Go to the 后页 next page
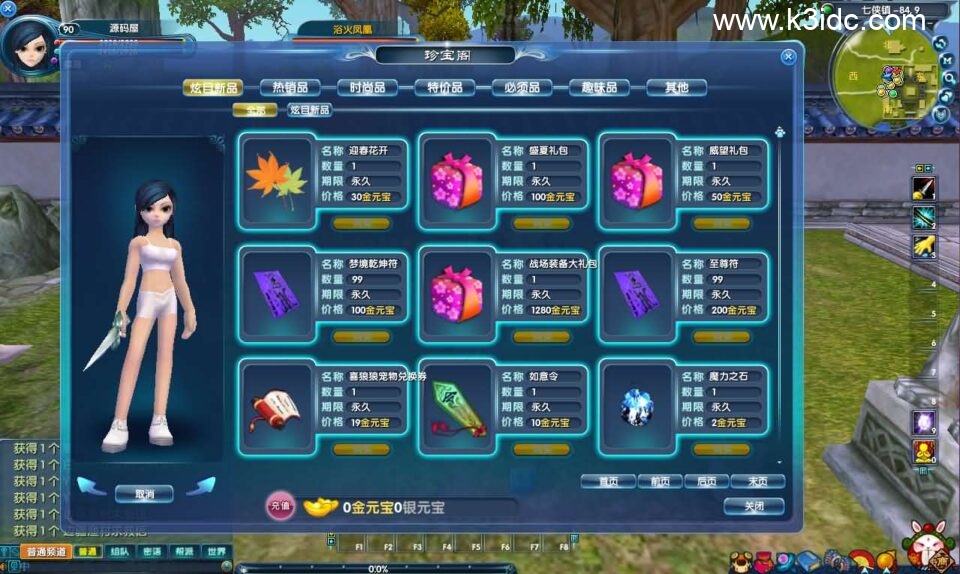Screen dimensions: 960x574 [x=706, y=481]
